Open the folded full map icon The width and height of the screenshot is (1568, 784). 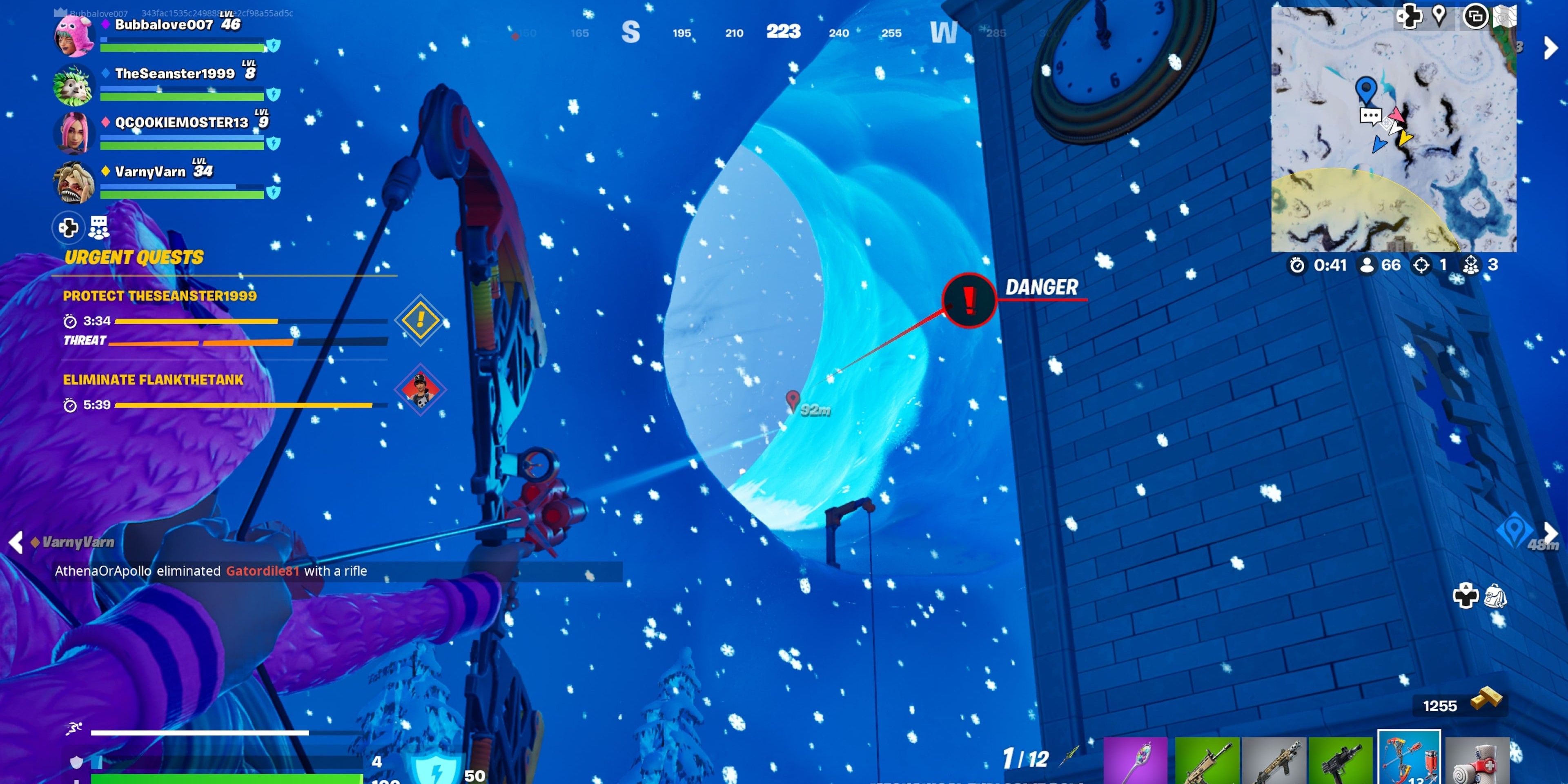point(1504,16)
